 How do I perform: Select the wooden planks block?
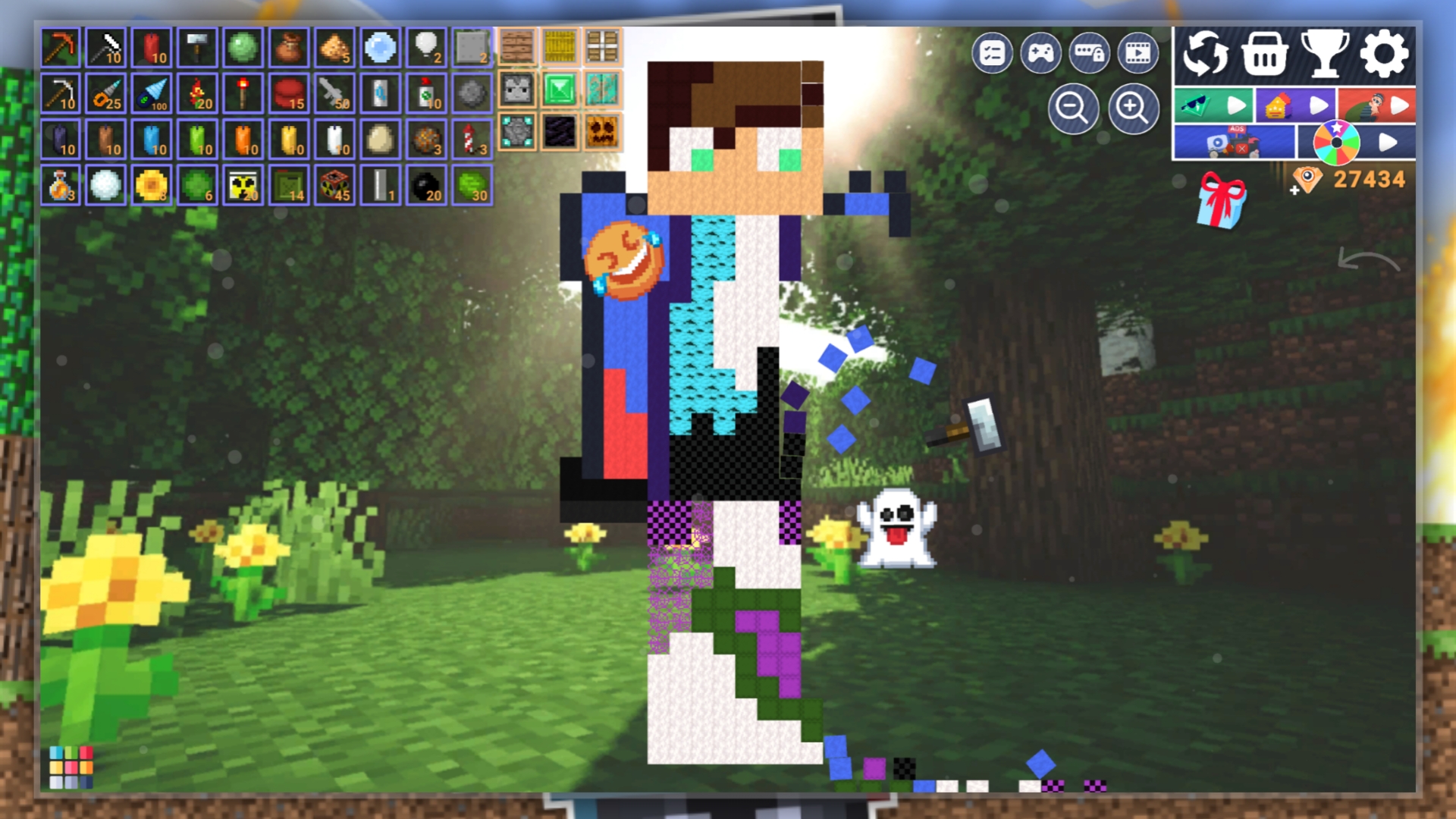pos(518,48)
